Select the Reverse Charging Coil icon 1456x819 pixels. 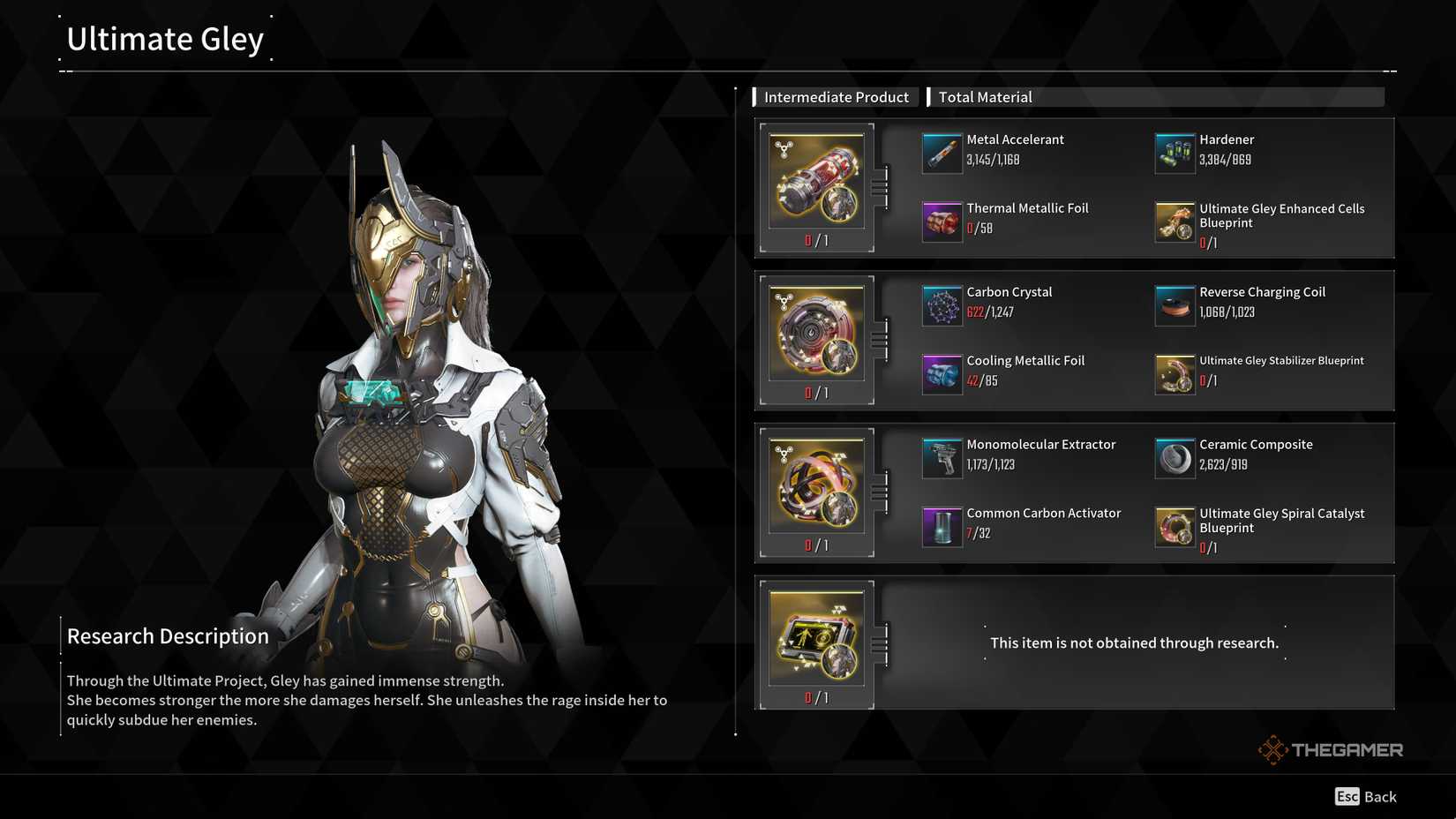coord(1174,304)
